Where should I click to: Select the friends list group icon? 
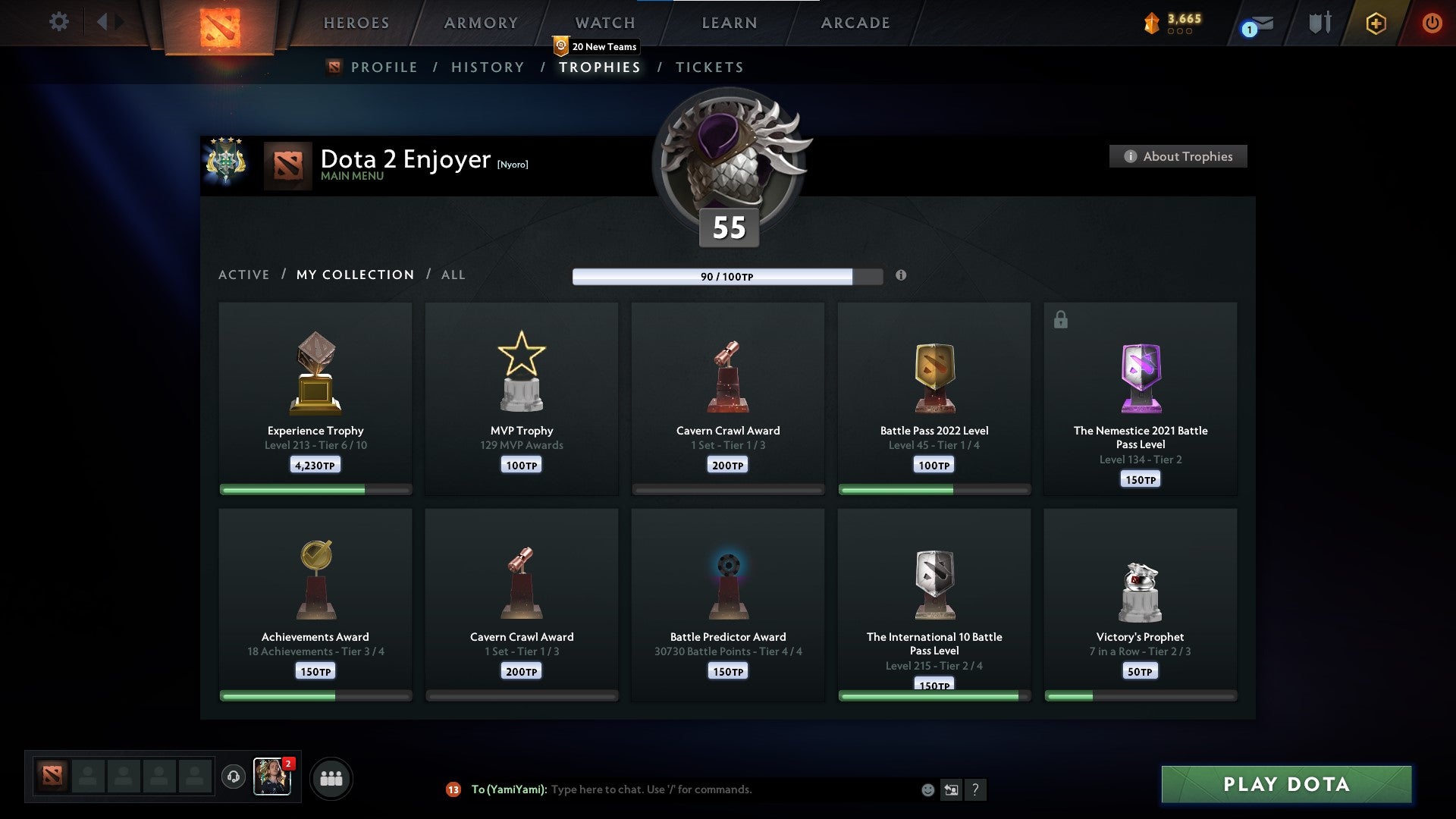(x=331, y=777)
